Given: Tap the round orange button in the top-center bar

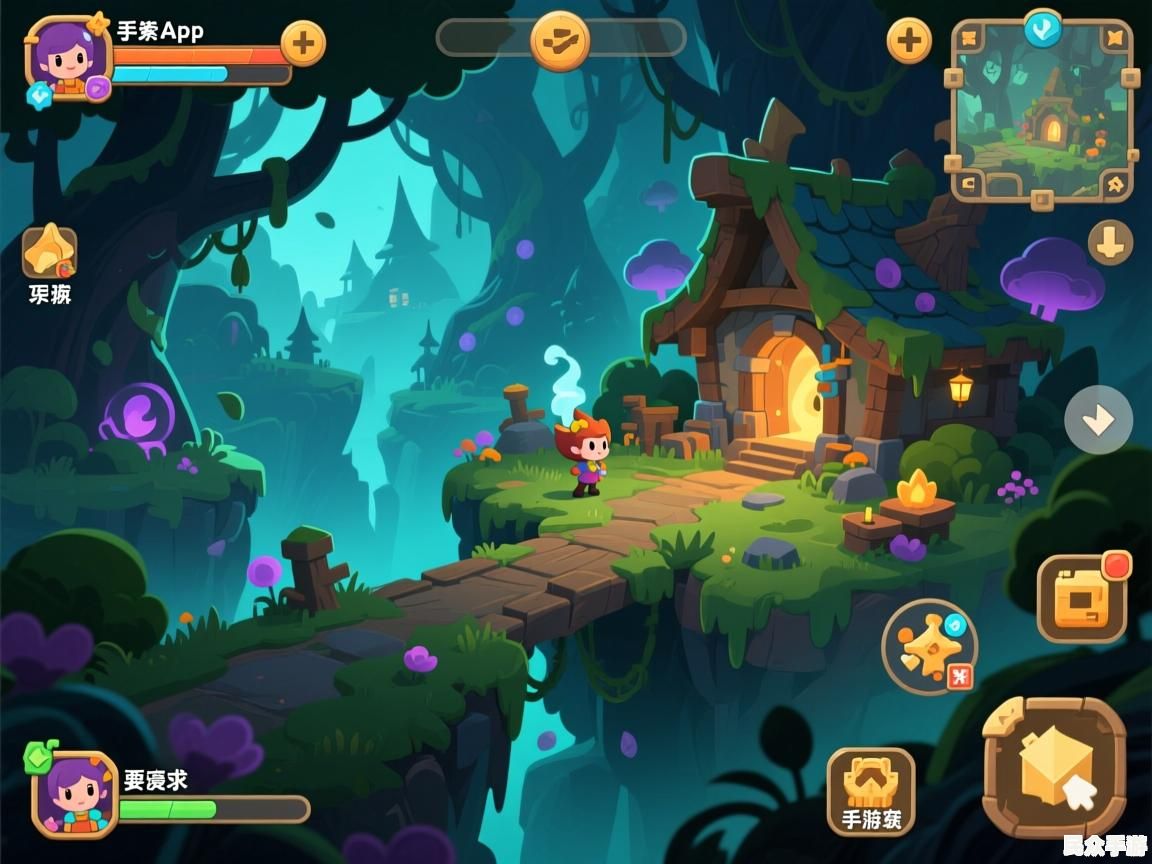Looking at the screenshot, I should [x=559, y=40].
